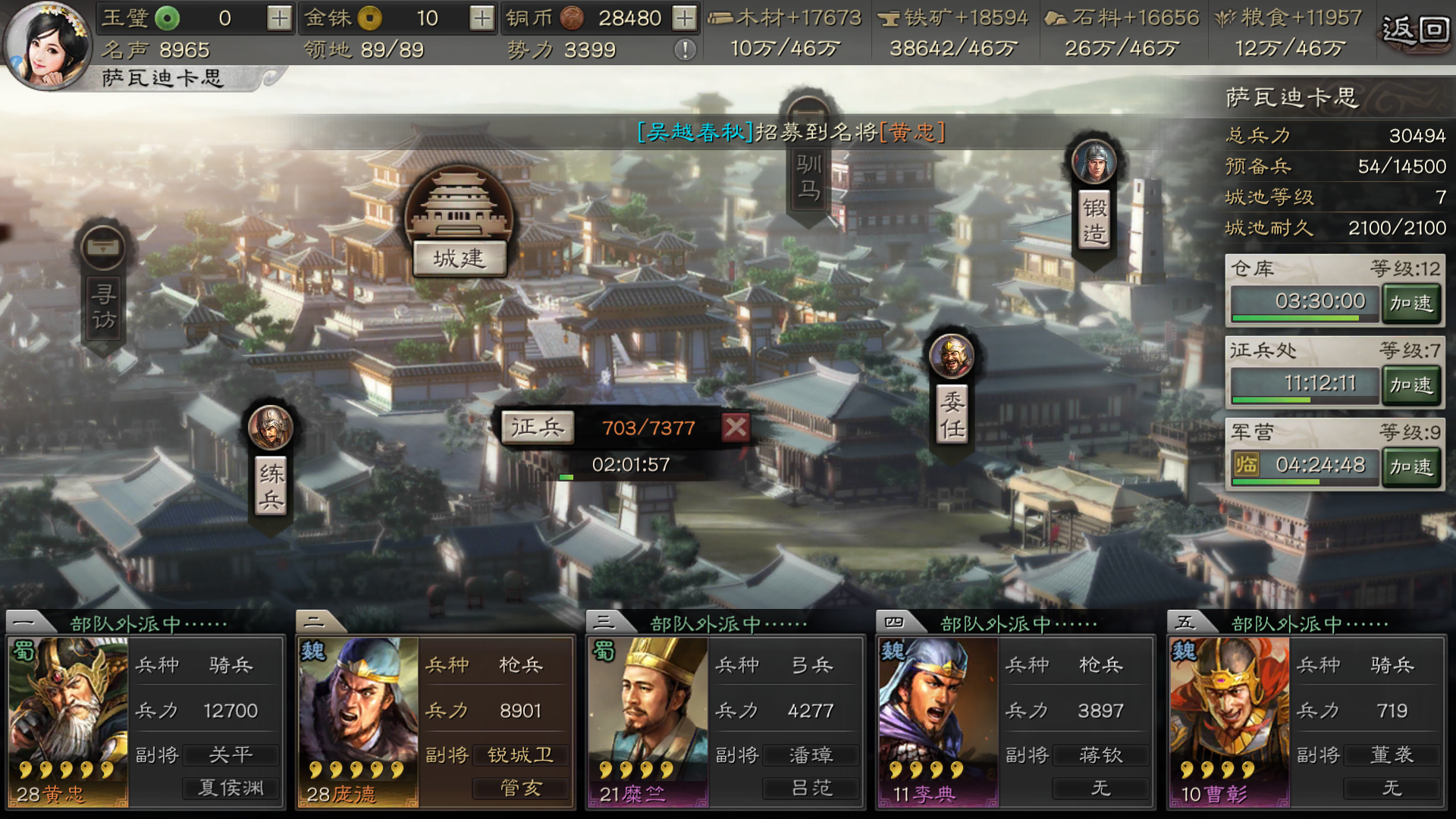Open the 委任 appointment building

coord(950,413)
